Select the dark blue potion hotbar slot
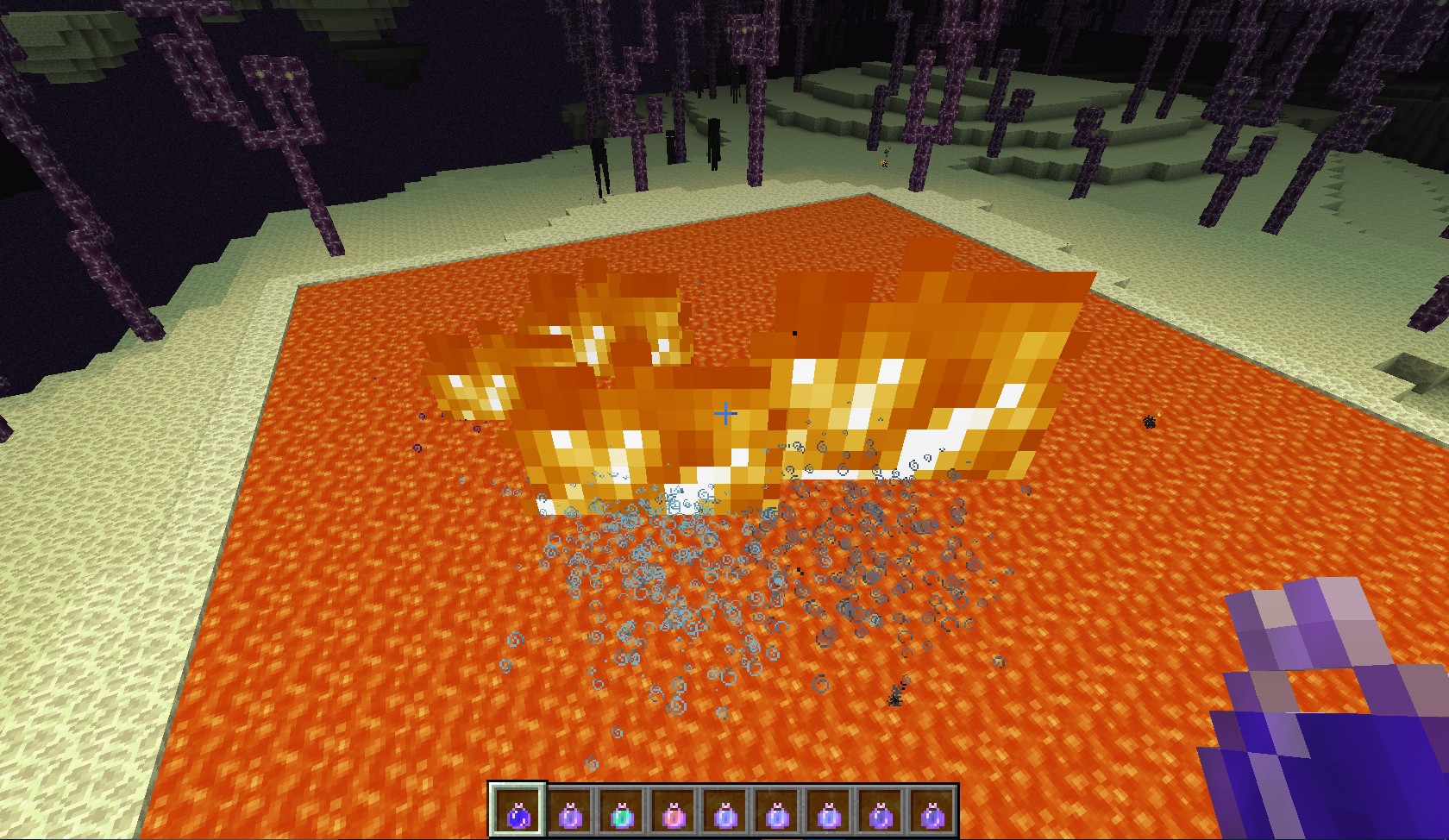Screen dimensions: 1449x840 point(518,812)
